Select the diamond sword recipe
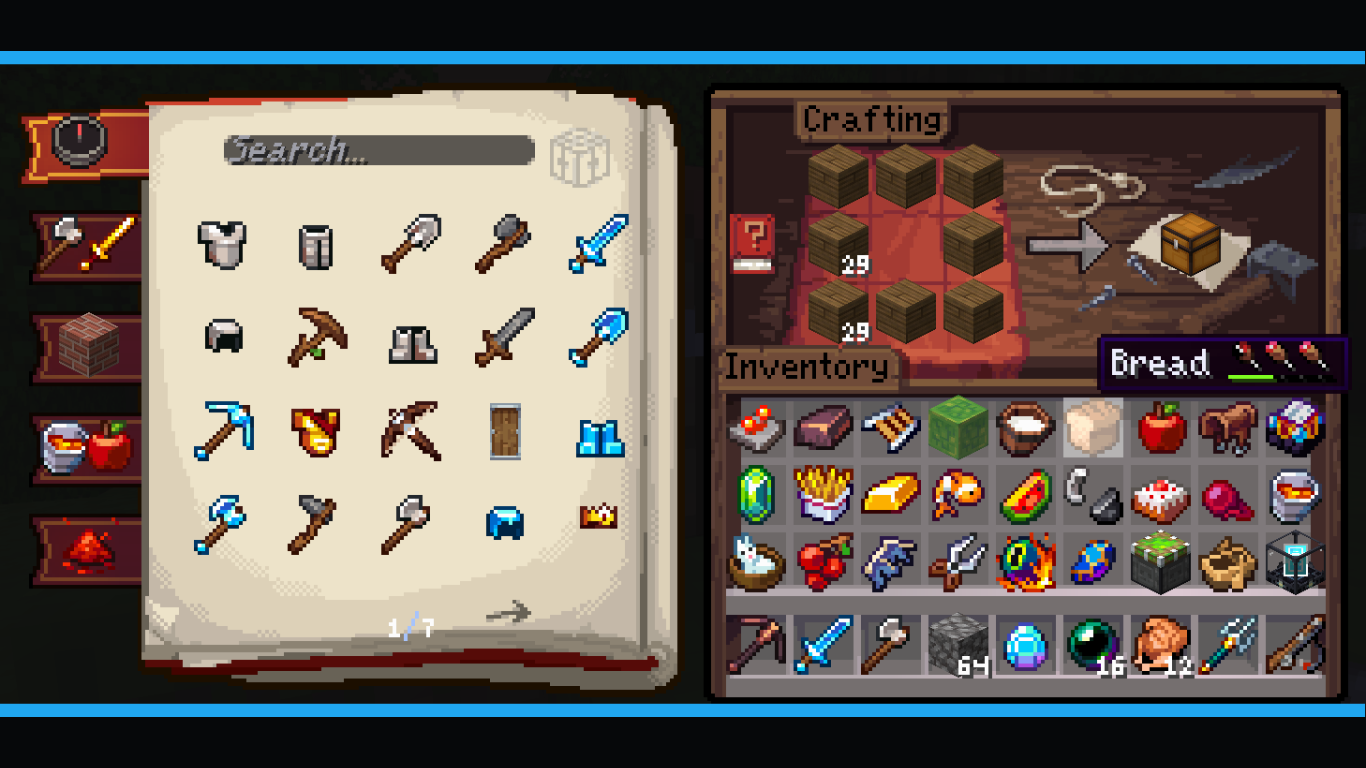Viewport: 1366px width, 768px height. (598, 243)
